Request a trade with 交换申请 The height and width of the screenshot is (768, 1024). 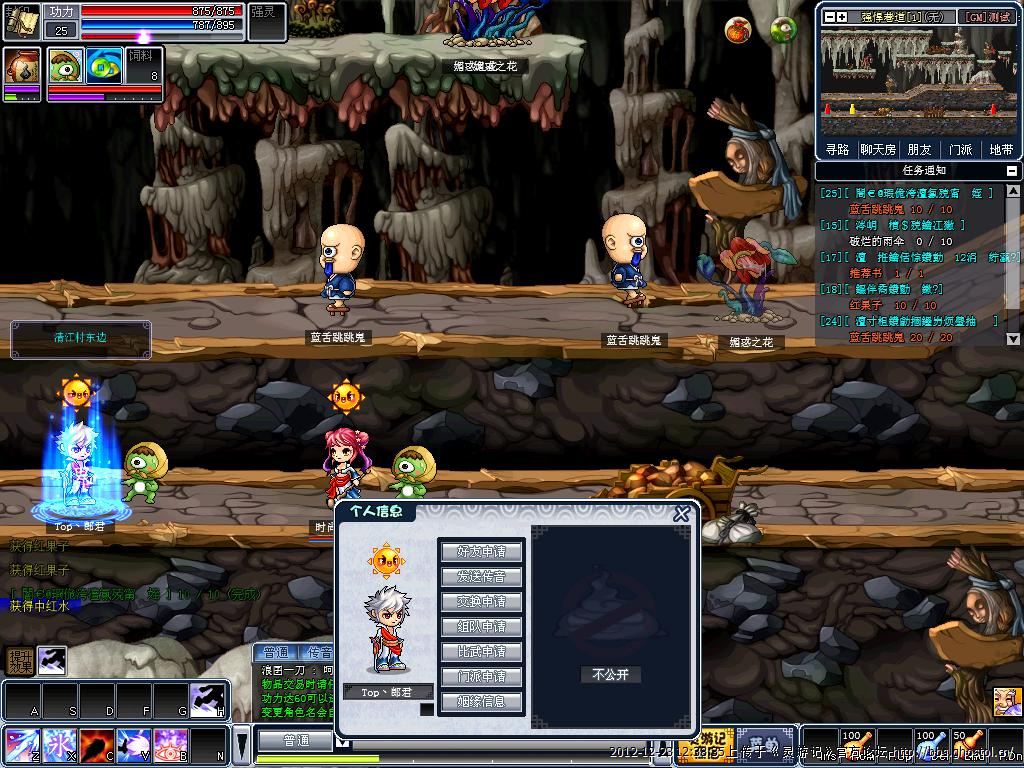[x=481, y=602]
